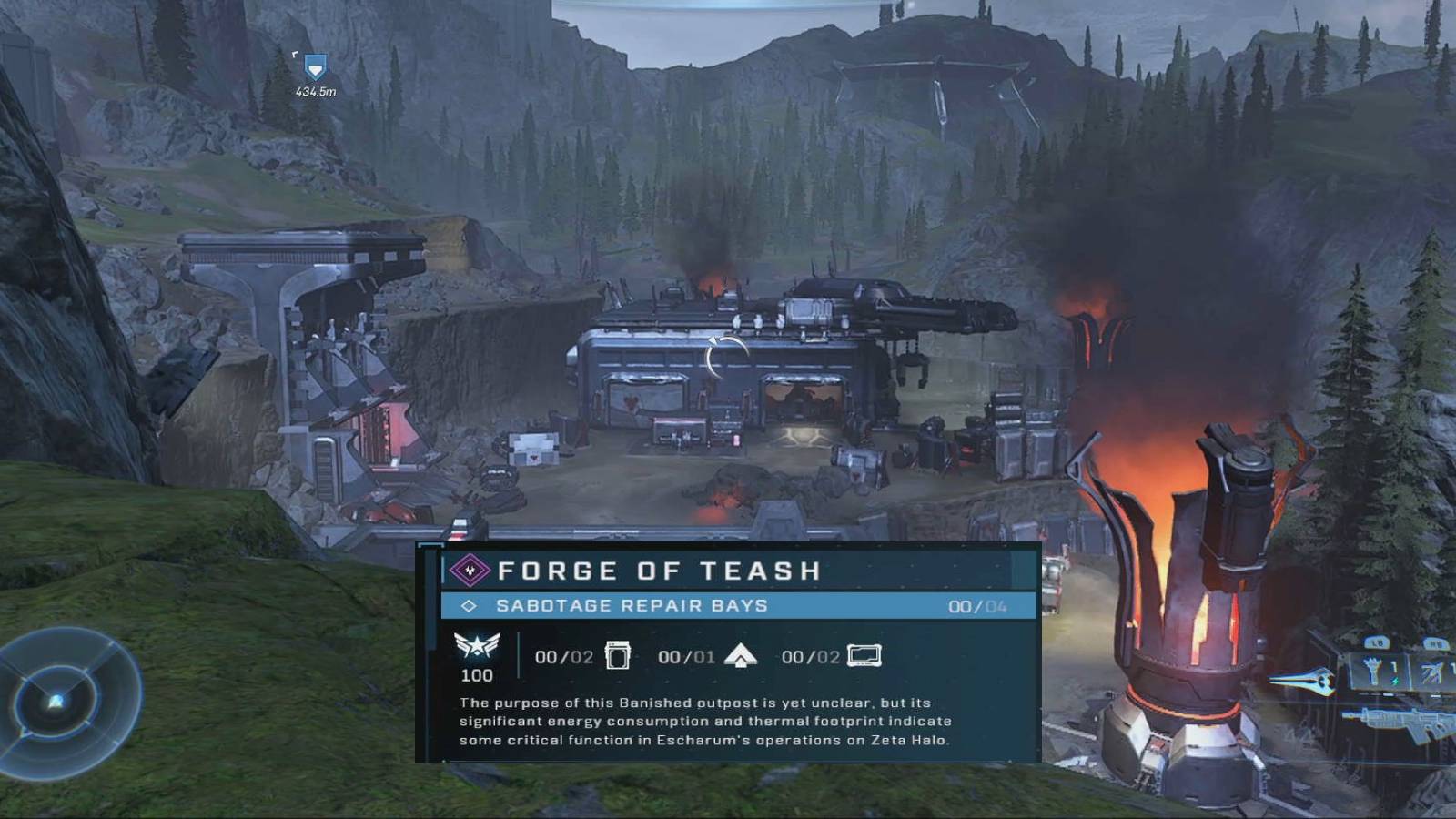Click the blue waypoint marker showing 434.5m
This screenshot has height=819, width=1456.
[x=314, y=68]
